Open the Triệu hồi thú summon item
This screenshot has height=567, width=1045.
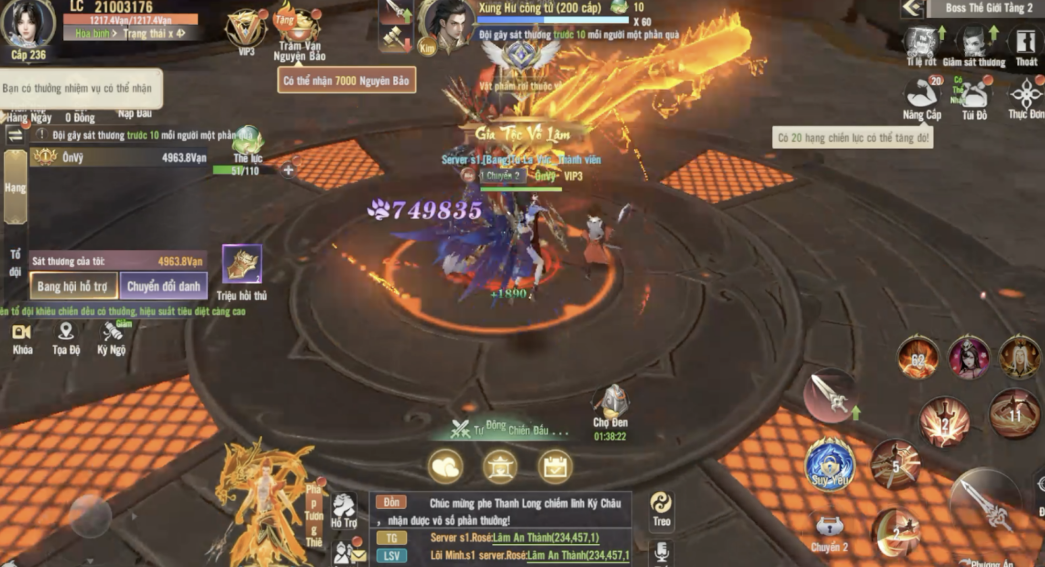tap(242, 265)
